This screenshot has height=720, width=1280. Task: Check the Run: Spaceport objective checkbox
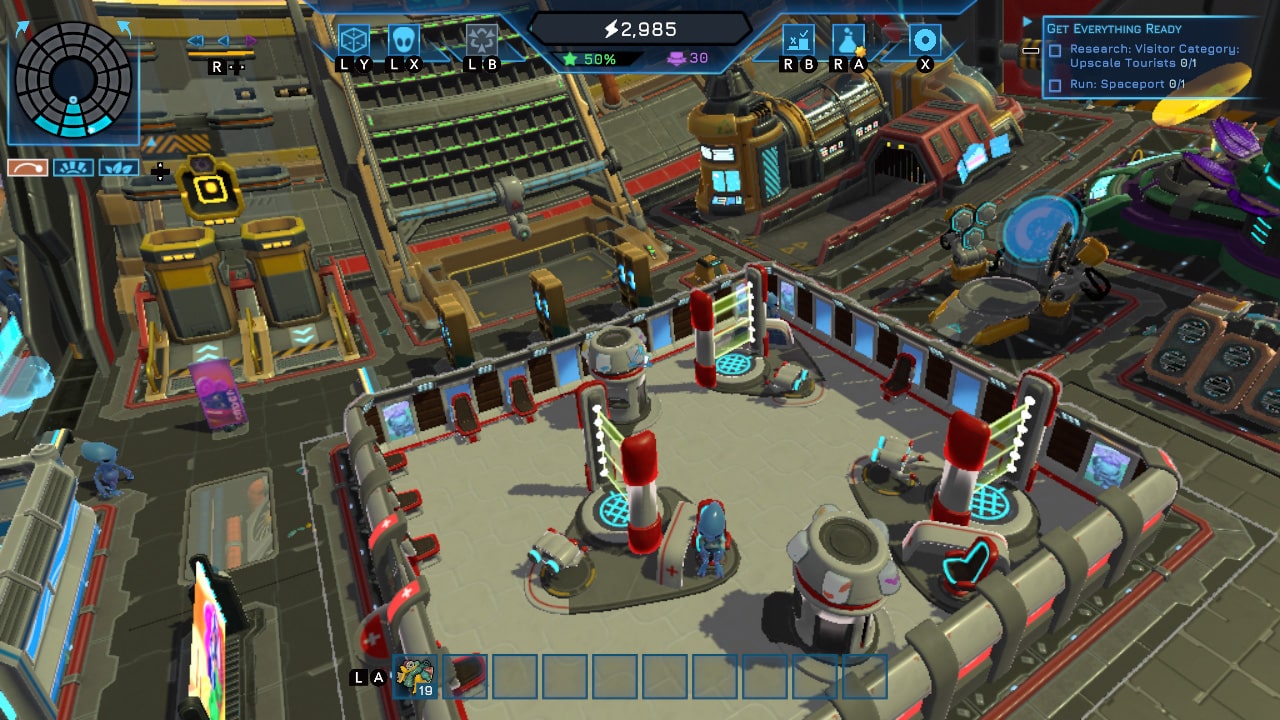(1054, 84)
